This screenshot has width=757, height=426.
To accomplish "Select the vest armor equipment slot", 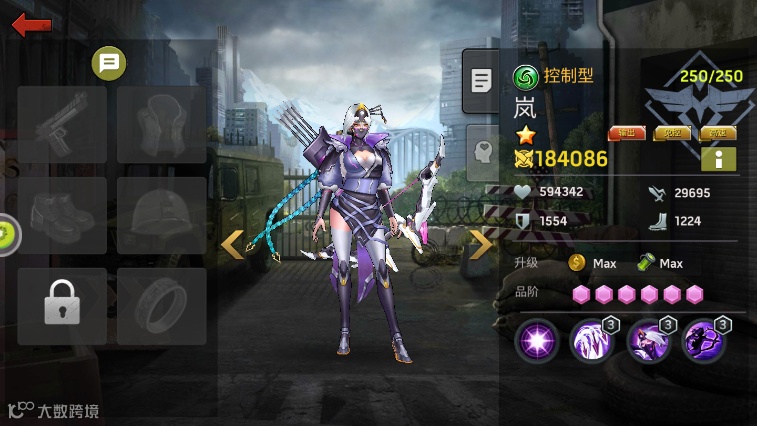I will pyautogui.click(x=161, y=125).
